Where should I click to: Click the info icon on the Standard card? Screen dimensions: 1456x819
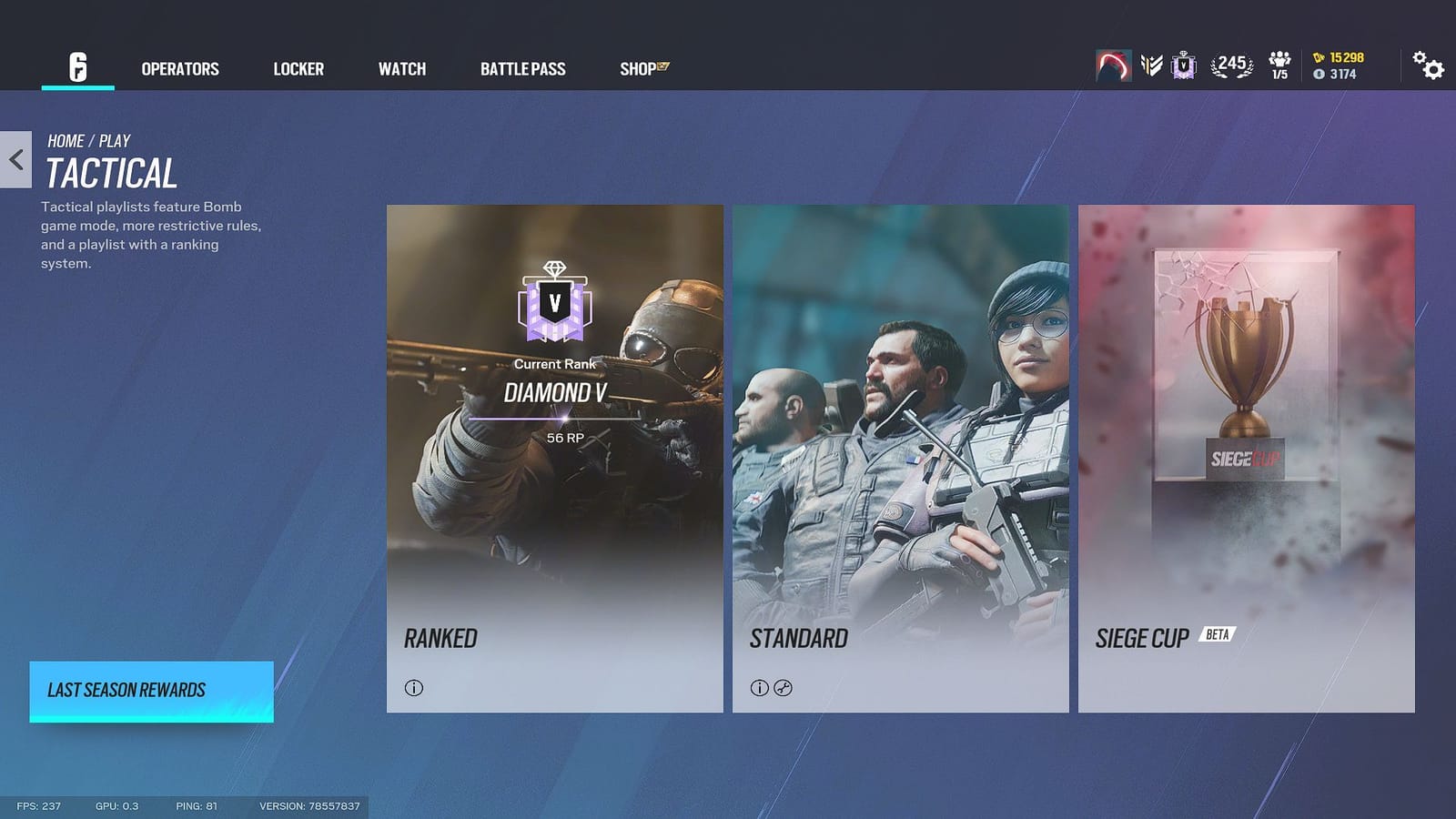(761, 689)
